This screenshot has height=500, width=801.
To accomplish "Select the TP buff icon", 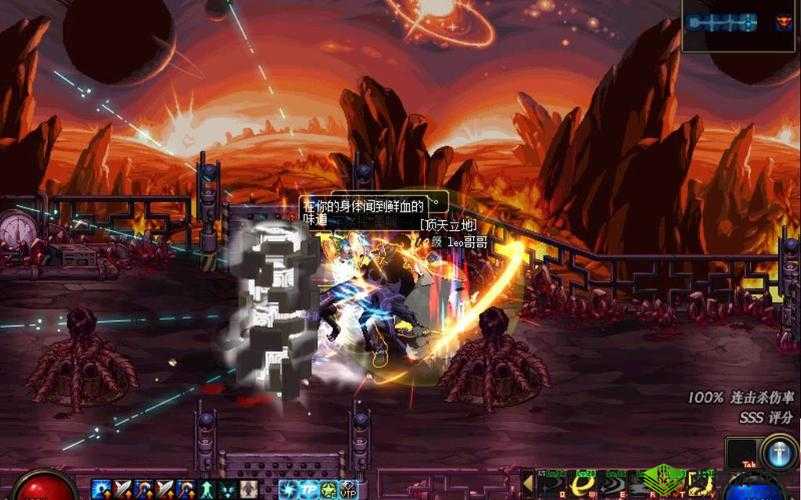I will [305, 489].
